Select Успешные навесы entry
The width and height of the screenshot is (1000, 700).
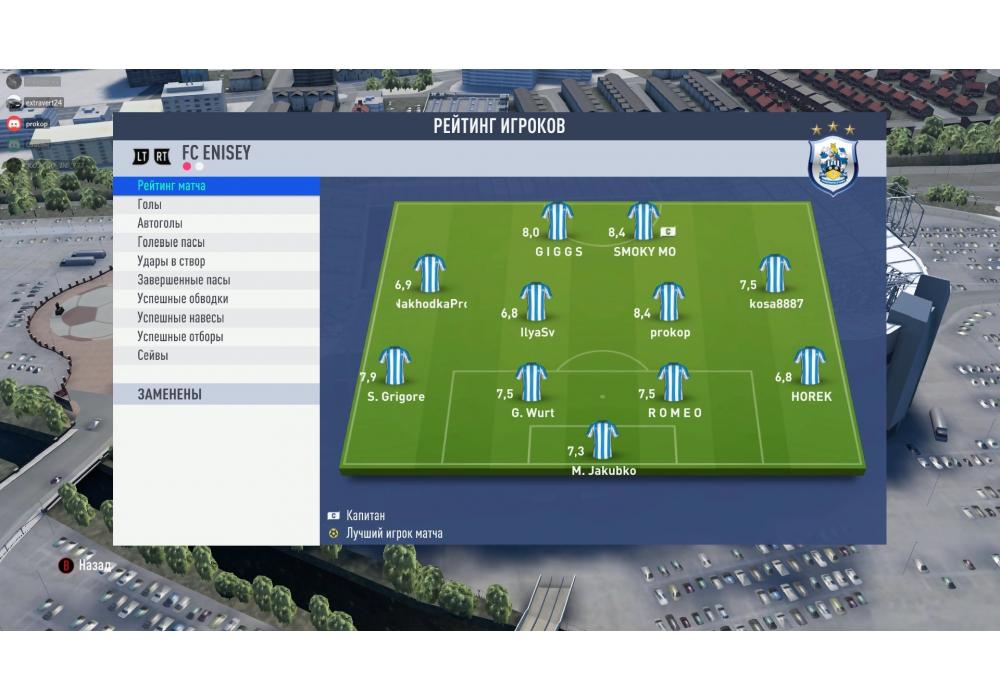(x=216, y=318)
